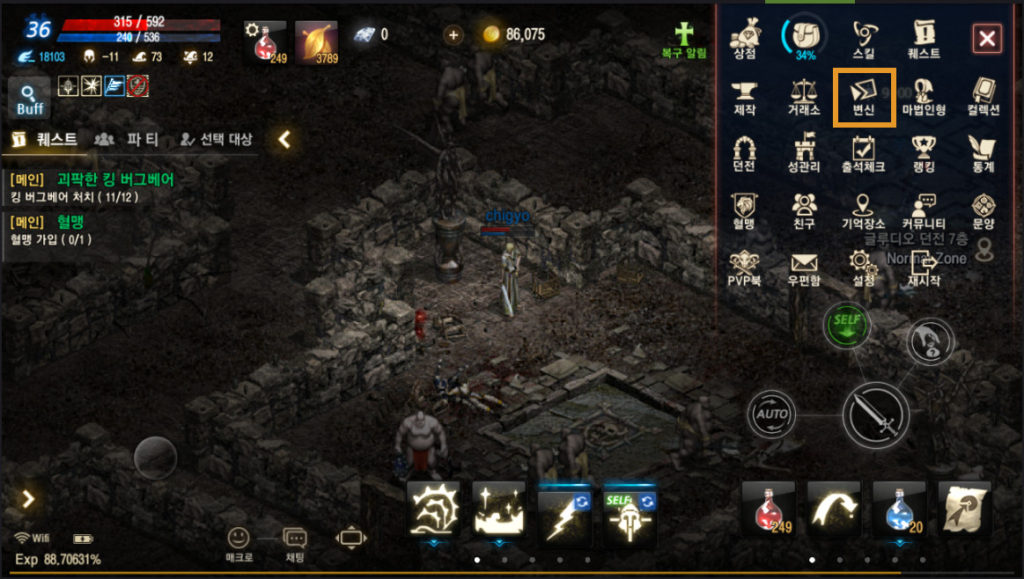Open the 상점 shop menu
This screenshot has width=1024, height=579.
(744, 40)
